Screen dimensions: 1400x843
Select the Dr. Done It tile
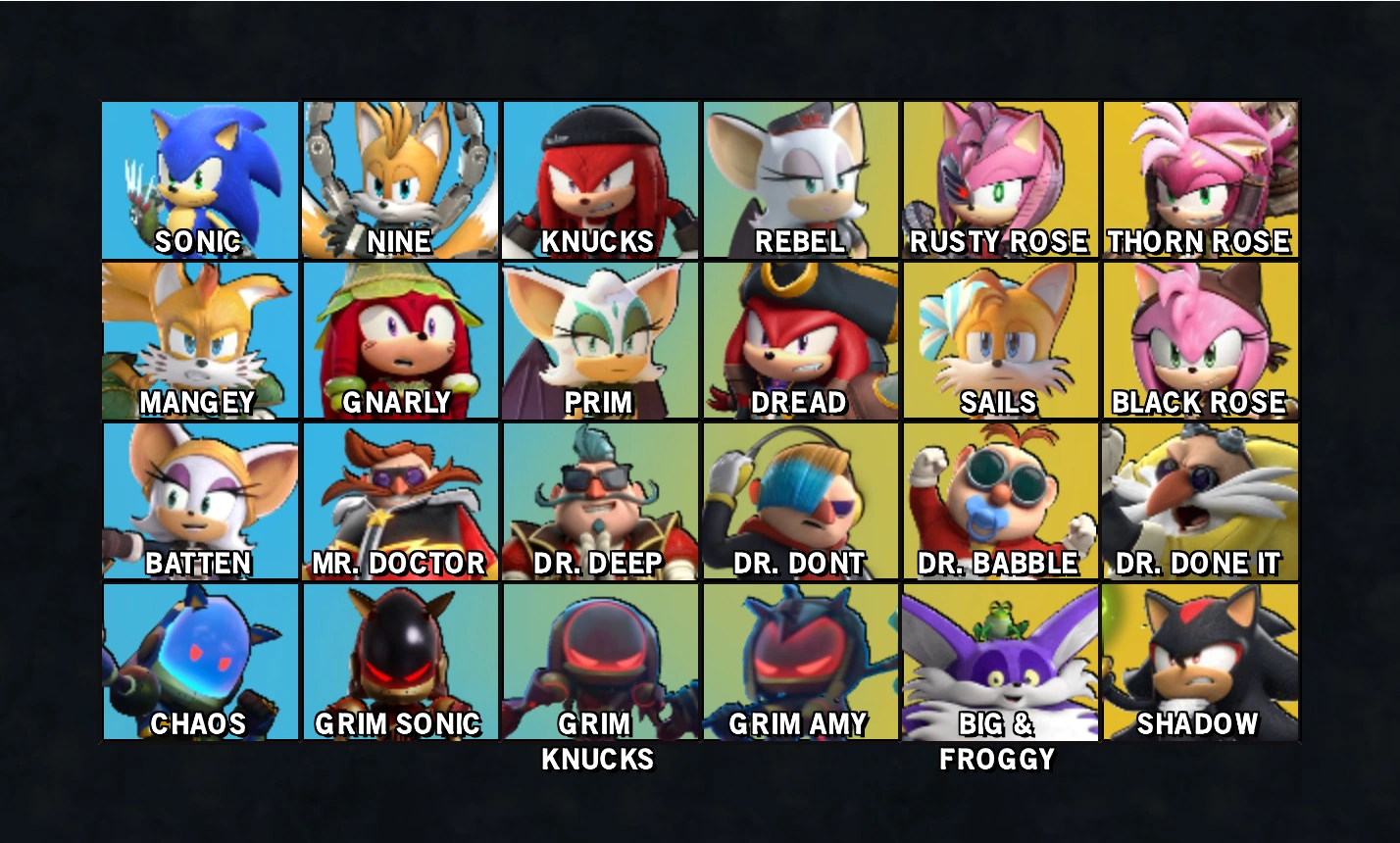tap(1200, 501)
